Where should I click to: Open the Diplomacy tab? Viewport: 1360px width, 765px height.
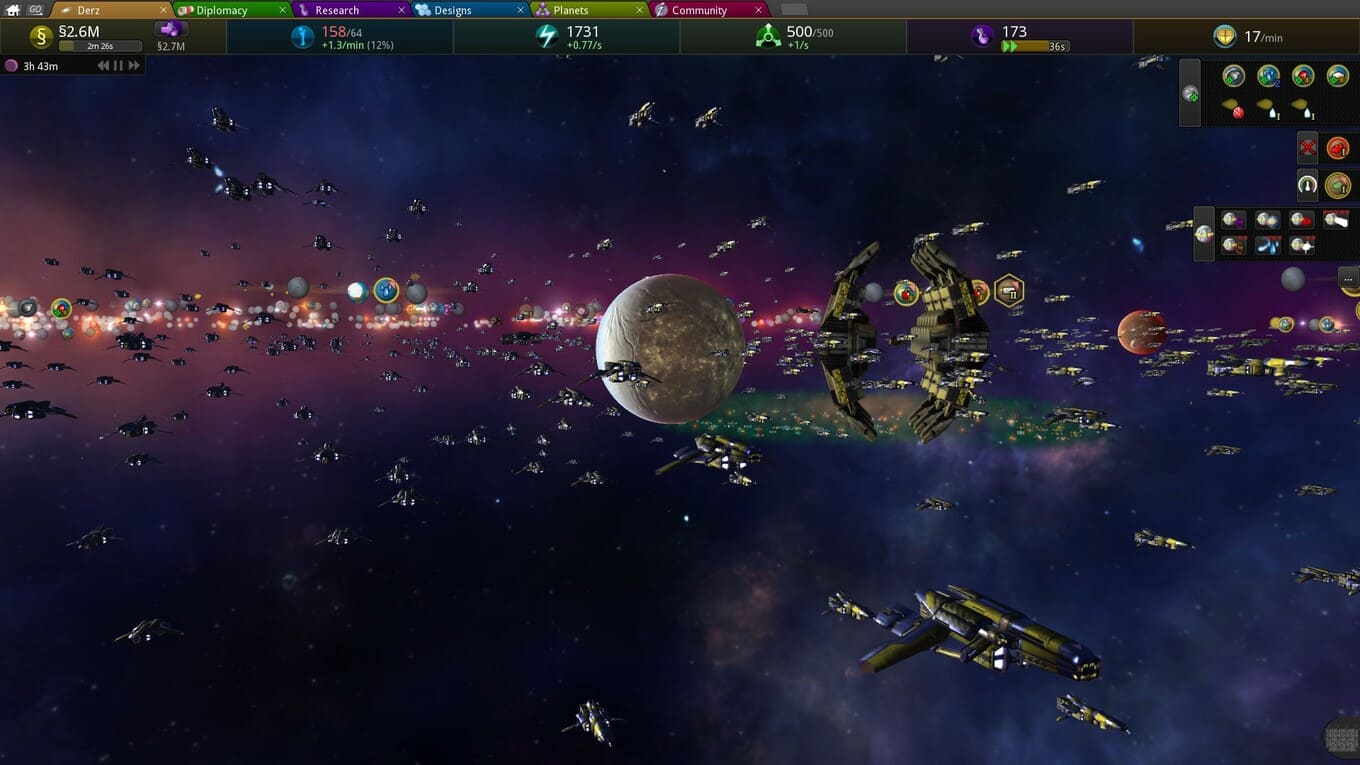[x=221, y=10]
